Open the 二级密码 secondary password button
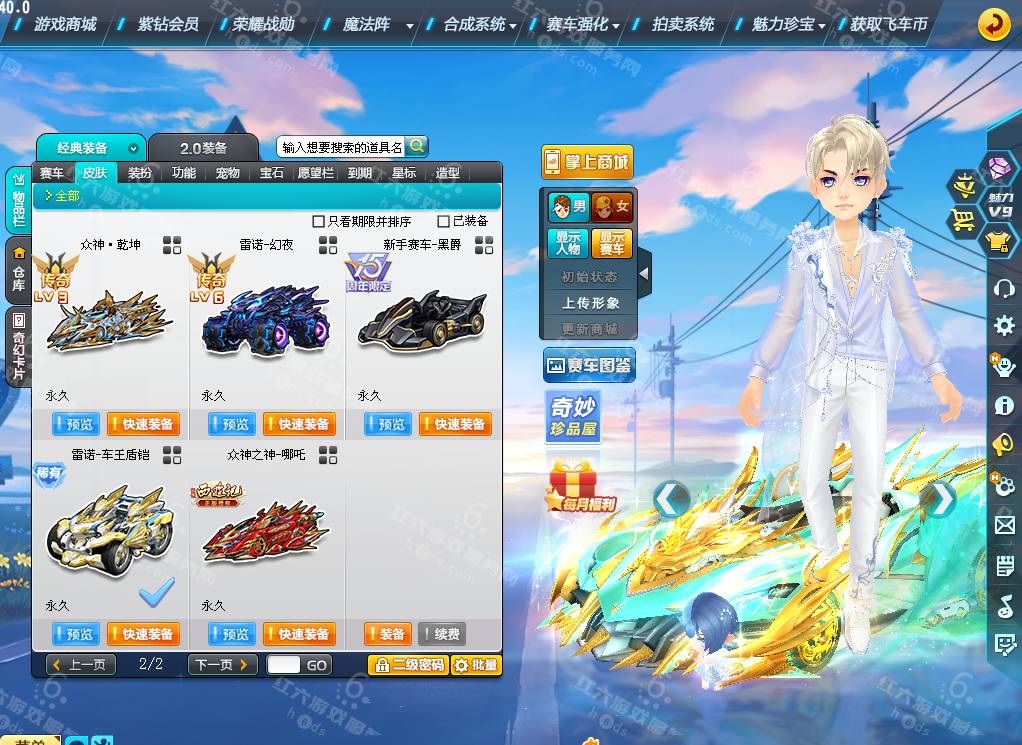Image resolution: width=1022 pixels, height=745 pixels. click(408, 665)
